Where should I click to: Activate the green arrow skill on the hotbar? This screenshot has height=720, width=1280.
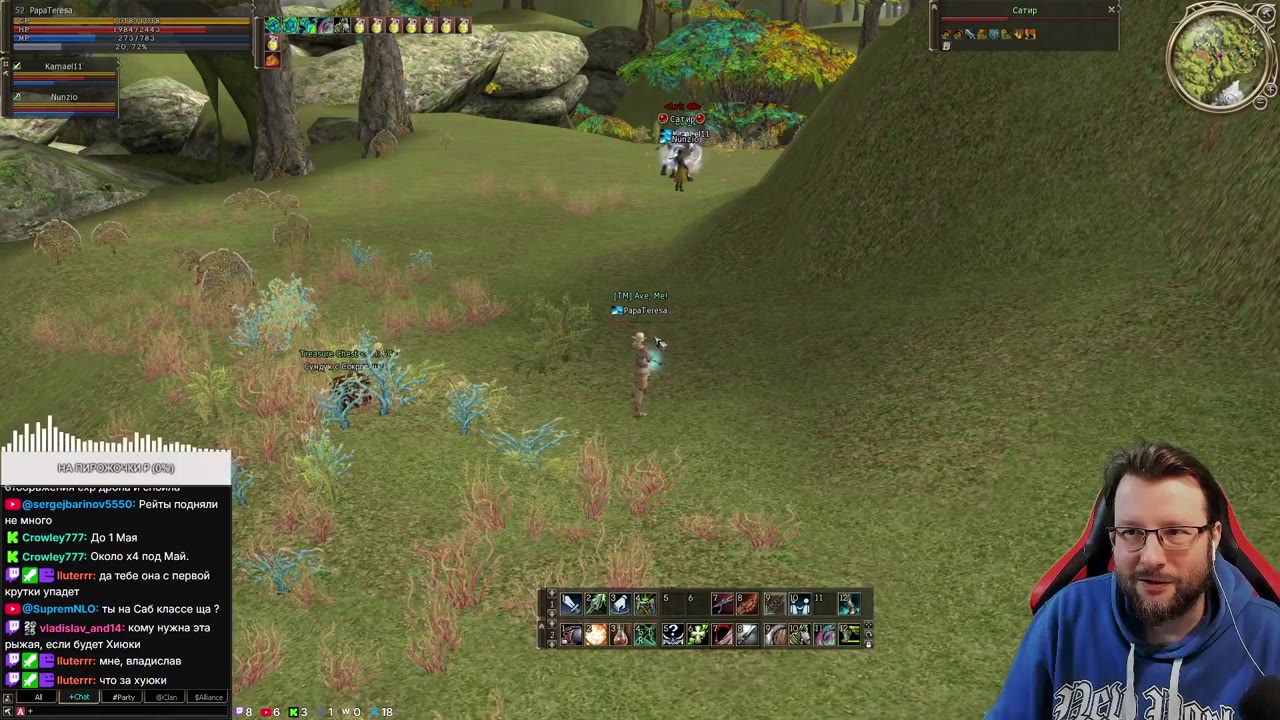point(596,603)
